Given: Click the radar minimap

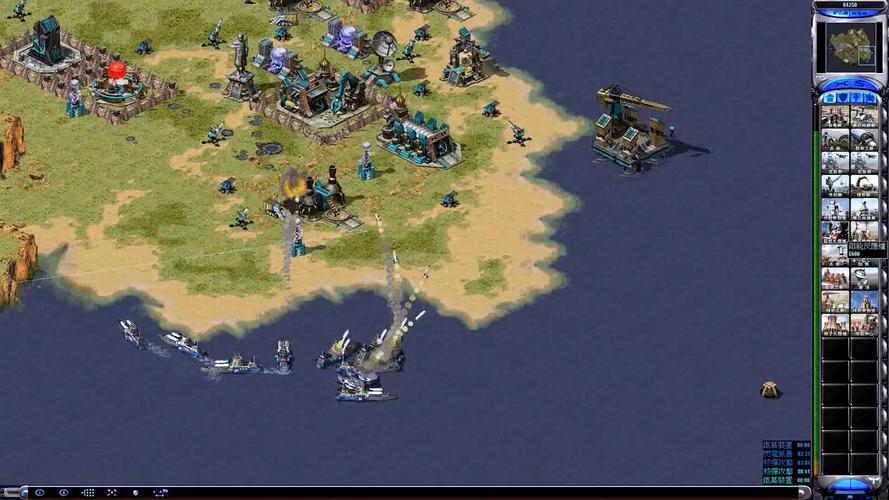Looking at the screenshot, I should [849, 45].
